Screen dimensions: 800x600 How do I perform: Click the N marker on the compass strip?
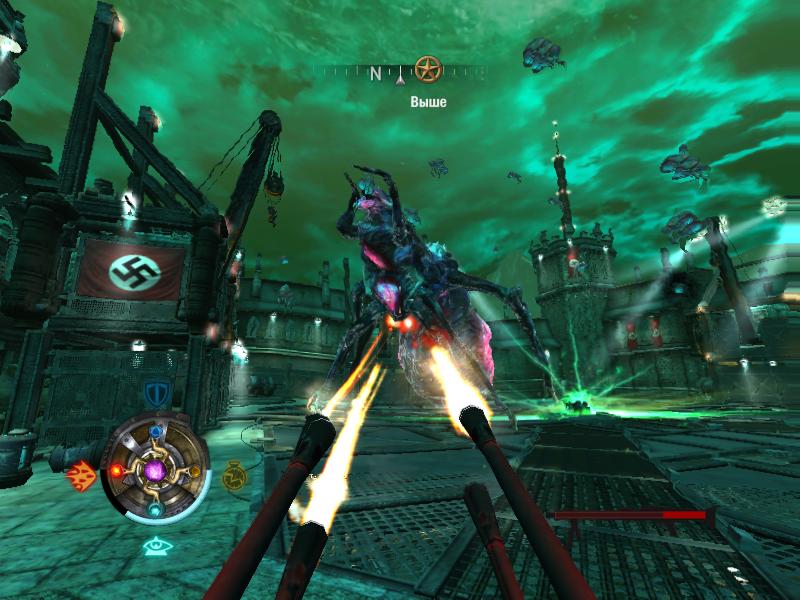tap(377, 73)
